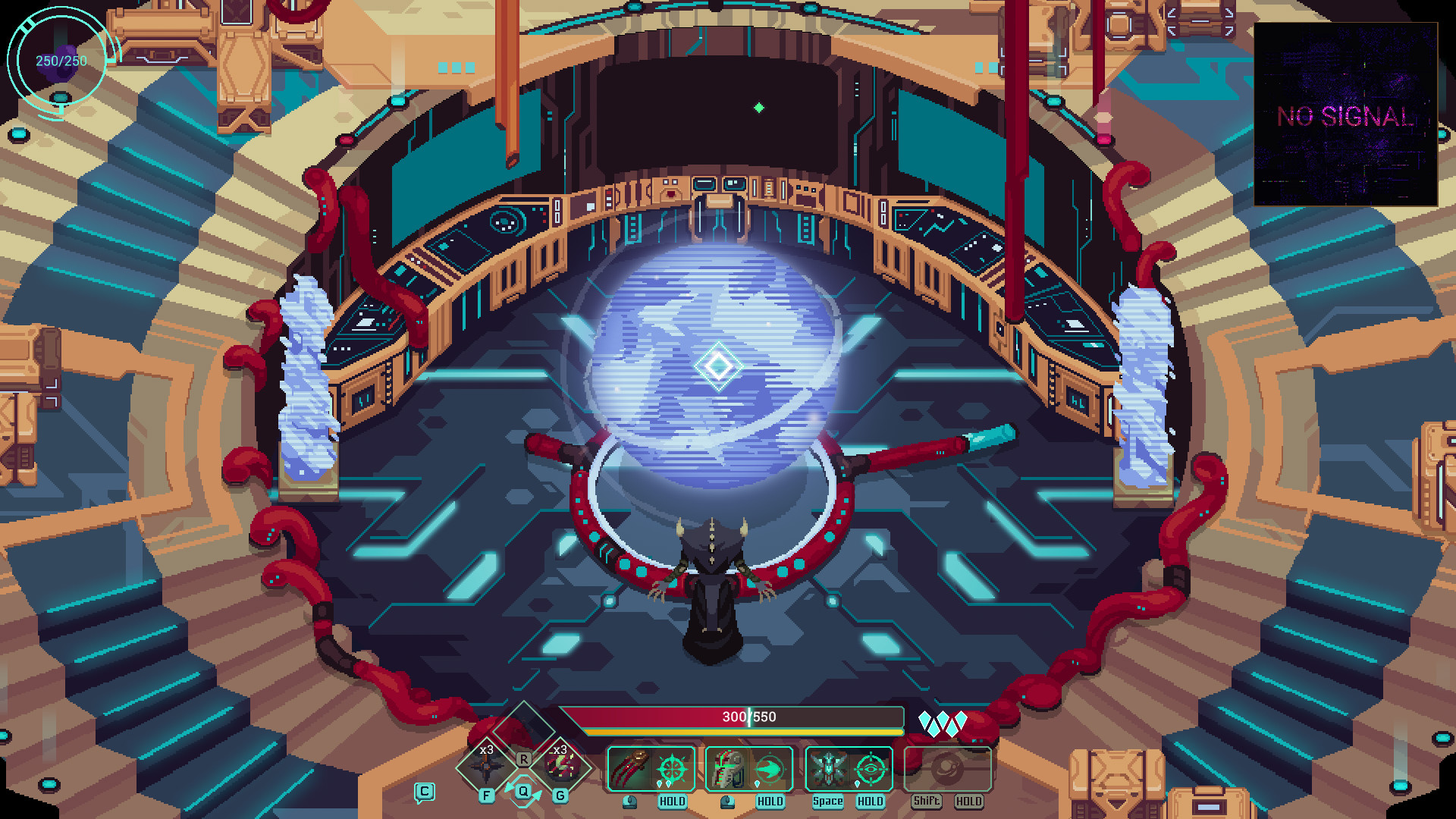Click the F key binding label
This screenshot has width=1456, height=819.
(x=486, y=795)
